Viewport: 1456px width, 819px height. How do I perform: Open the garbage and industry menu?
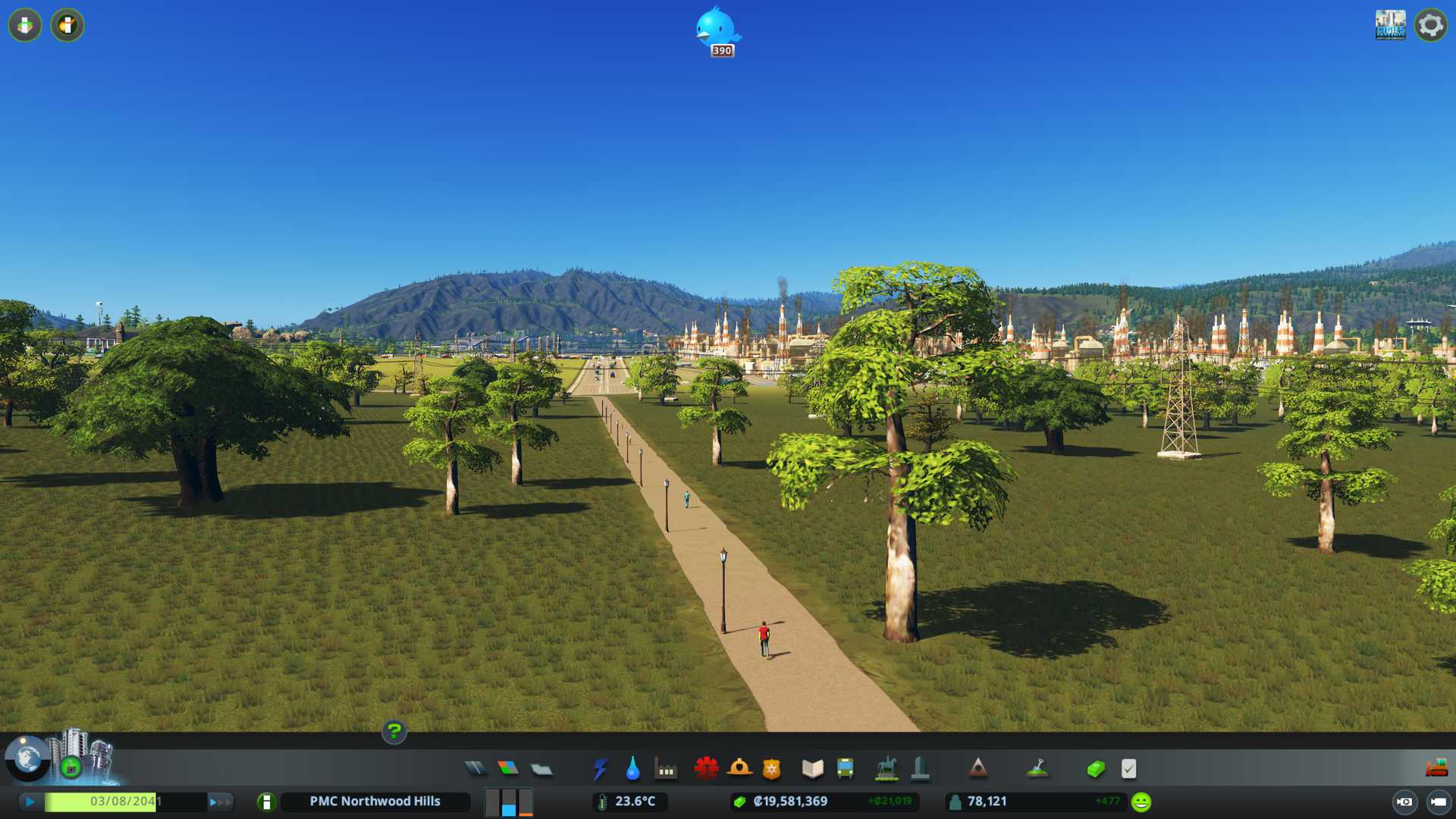coord(666,769)
